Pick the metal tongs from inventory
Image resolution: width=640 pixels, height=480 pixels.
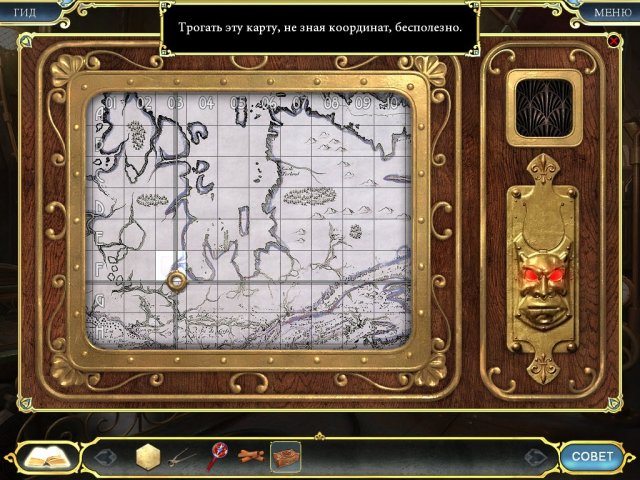[x=180, y=459]
